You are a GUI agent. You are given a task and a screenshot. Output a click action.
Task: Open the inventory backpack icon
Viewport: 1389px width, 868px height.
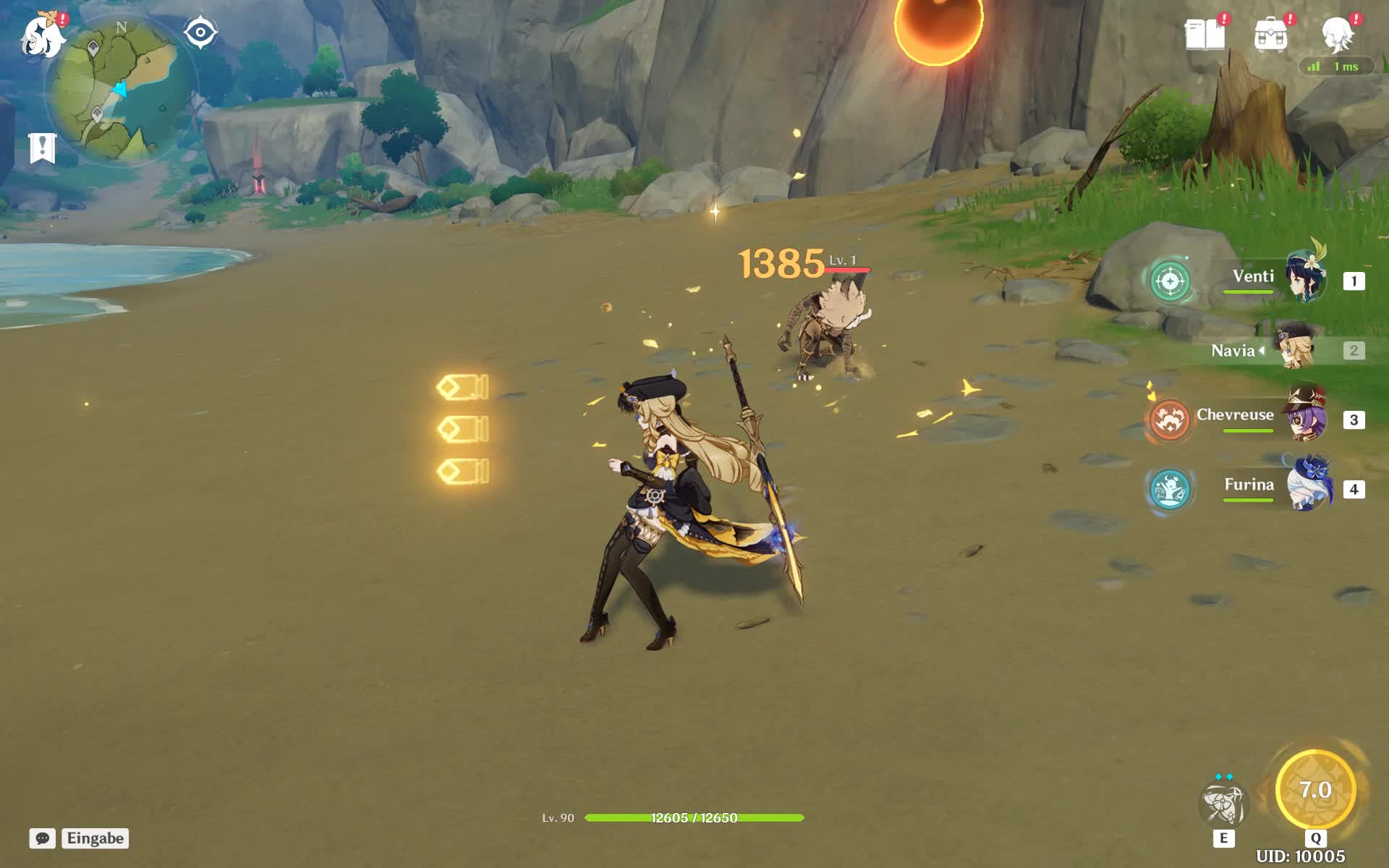(x=1270, y=34)
